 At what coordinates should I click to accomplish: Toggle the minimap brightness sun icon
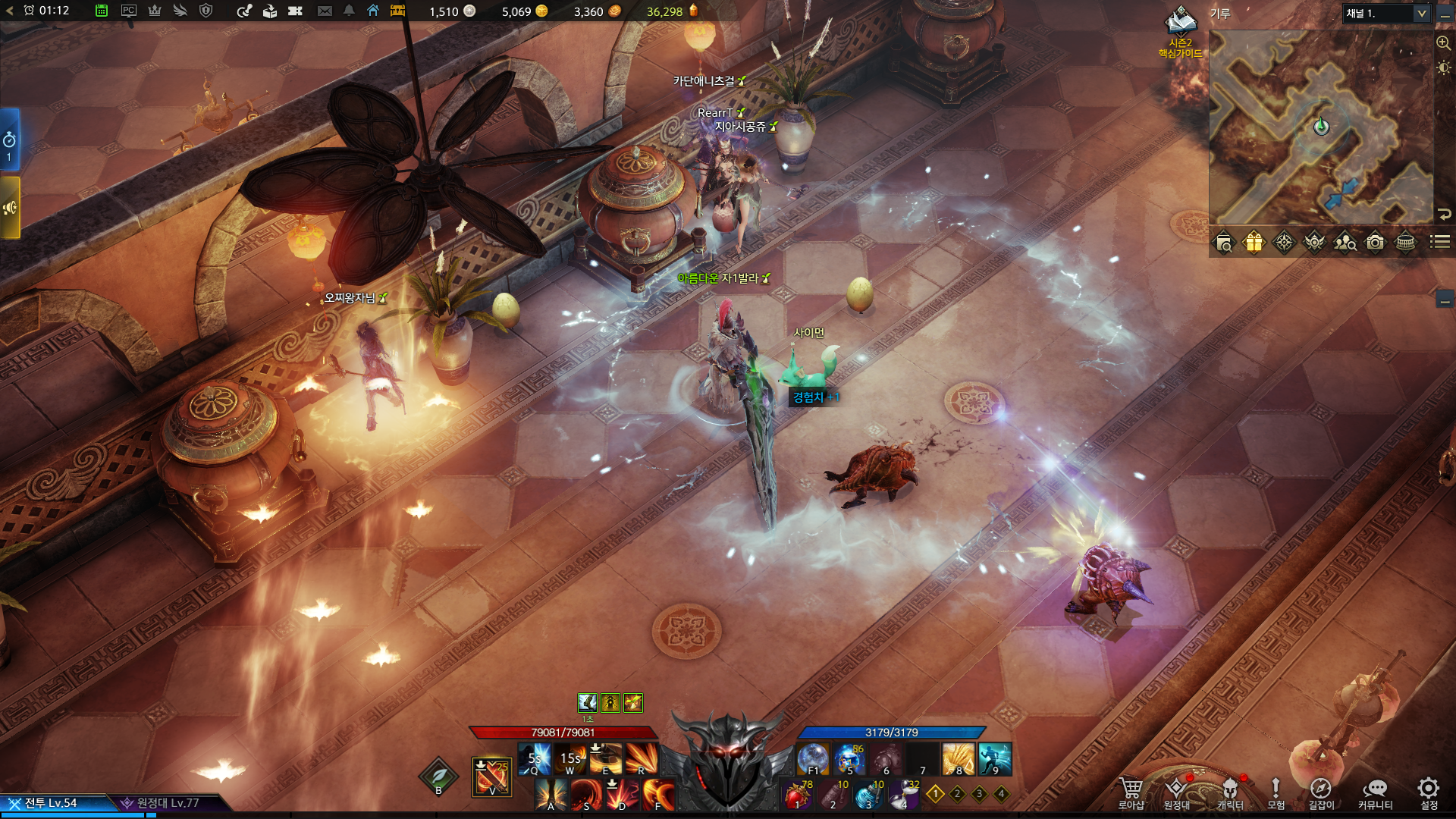click(x=1443, y=68)
